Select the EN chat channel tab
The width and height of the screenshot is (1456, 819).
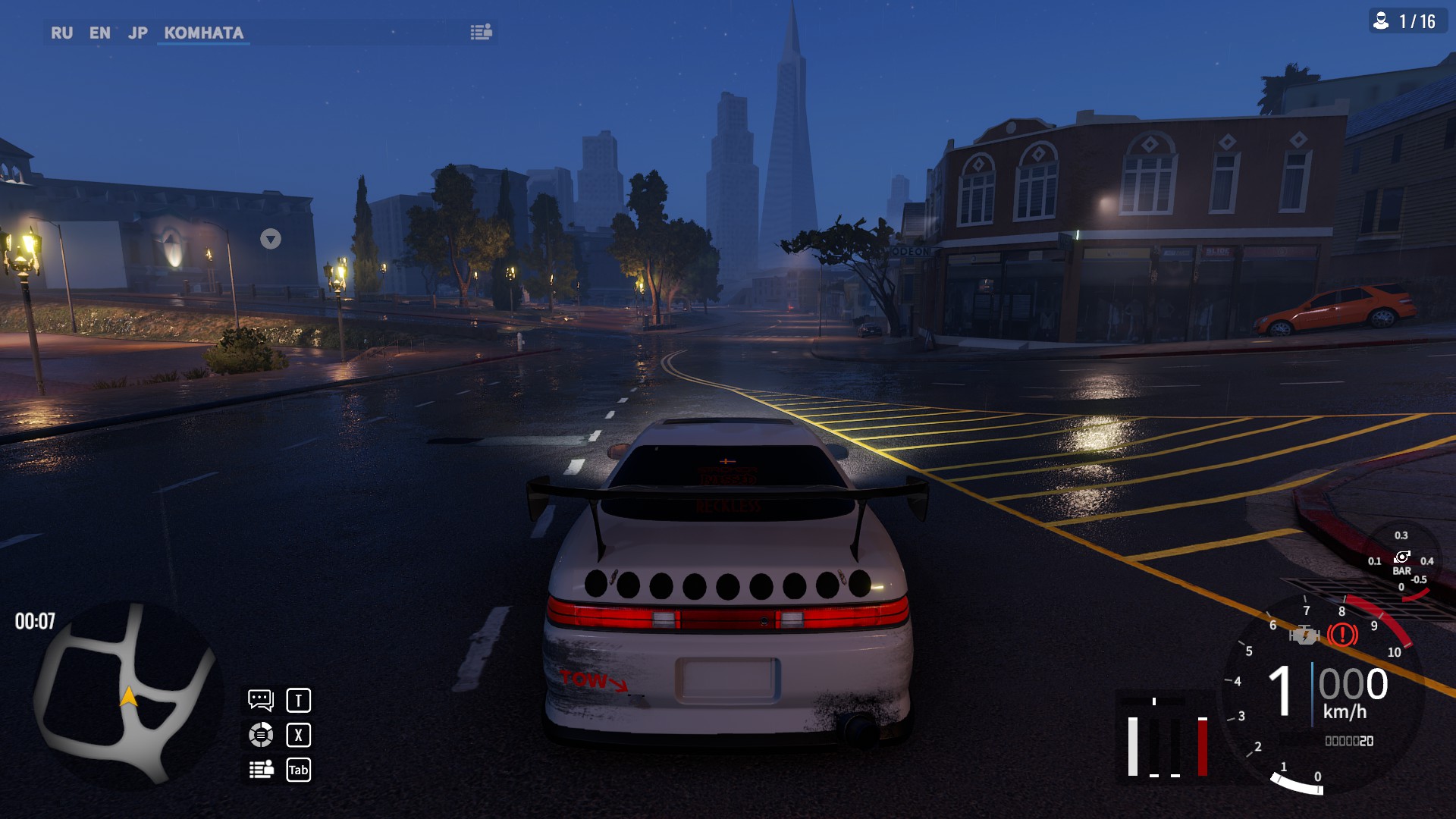[x=99, y=33]
